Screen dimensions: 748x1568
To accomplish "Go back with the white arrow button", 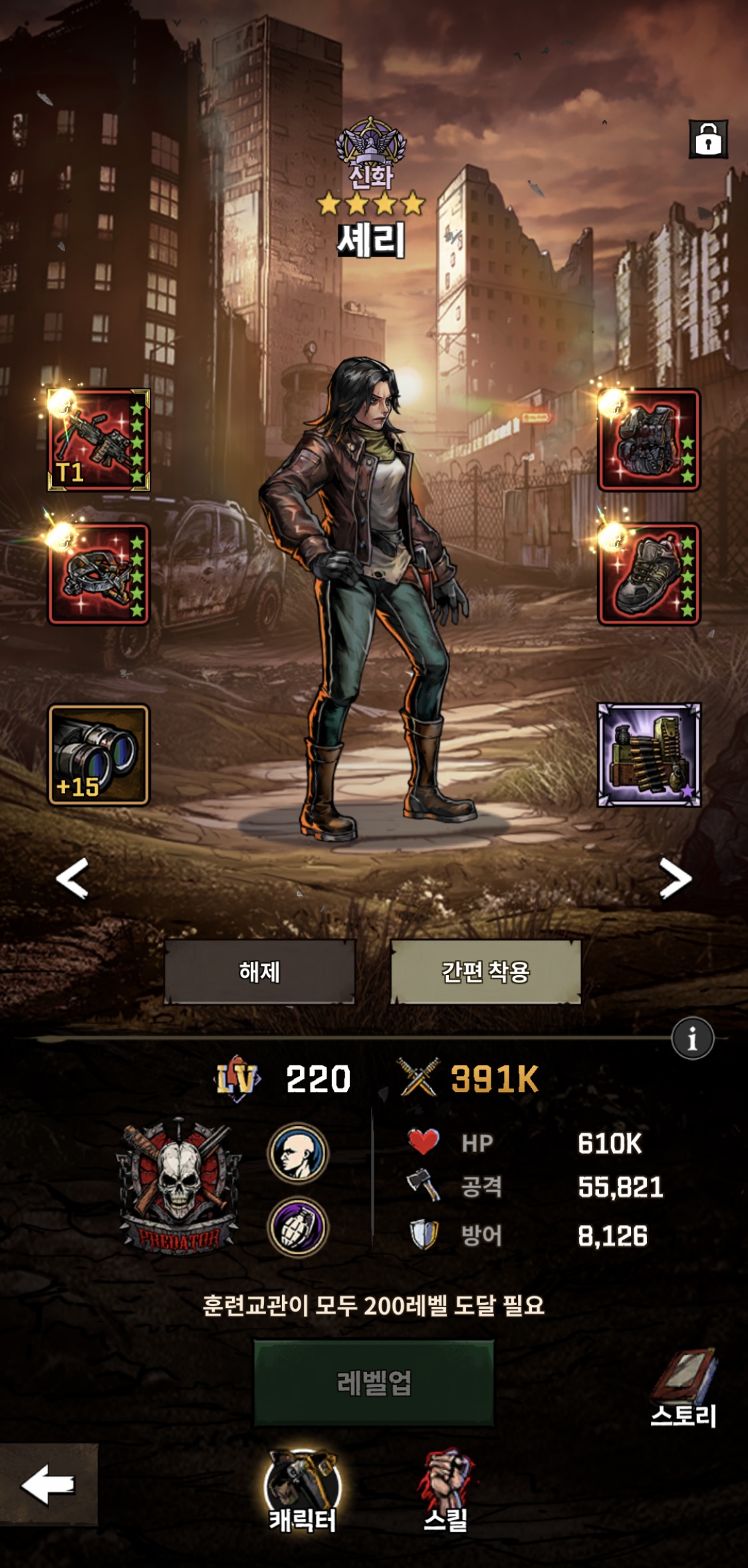I will [49, 1484].
